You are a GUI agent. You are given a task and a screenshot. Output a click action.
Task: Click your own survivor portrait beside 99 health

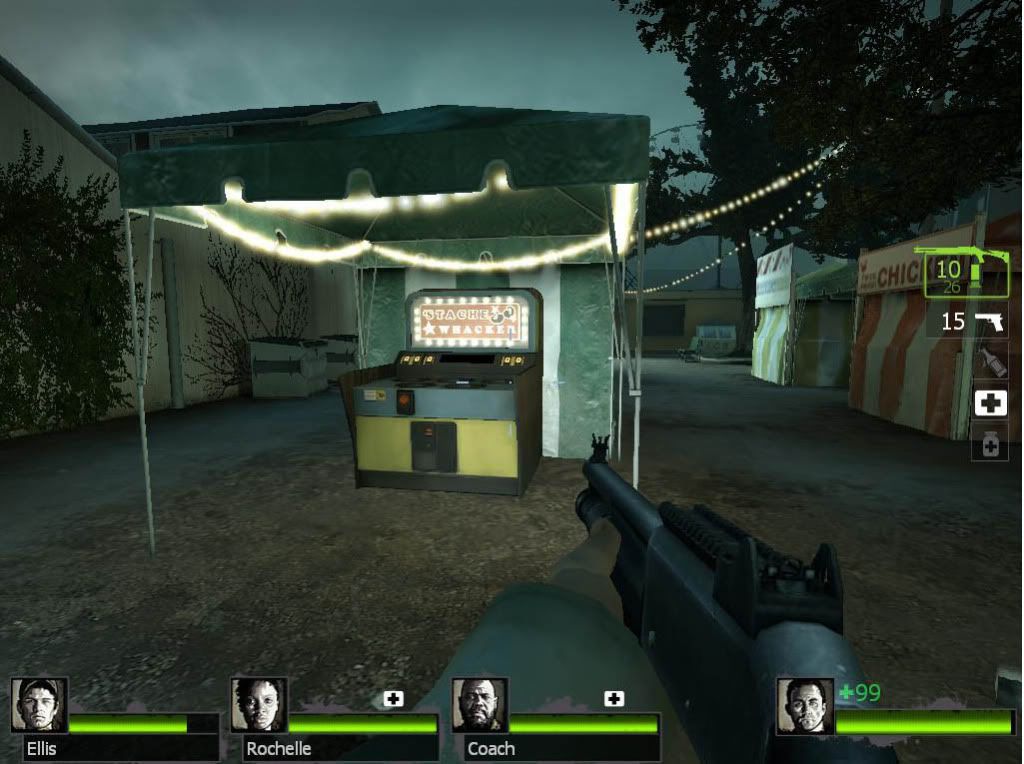(x=803, y=705)
